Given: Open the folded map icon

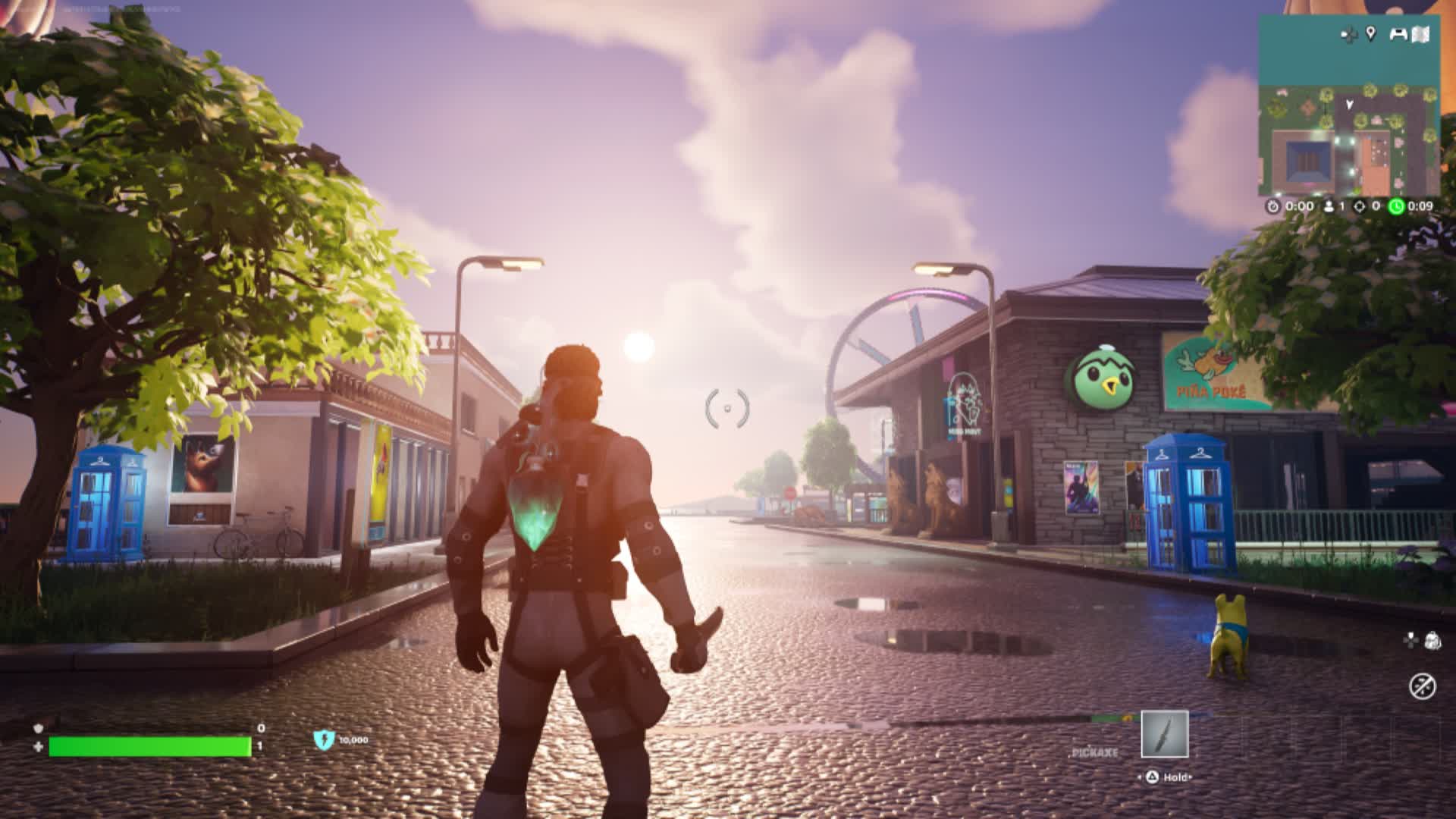Looking at the screenshot, I should pos(1422,34).
